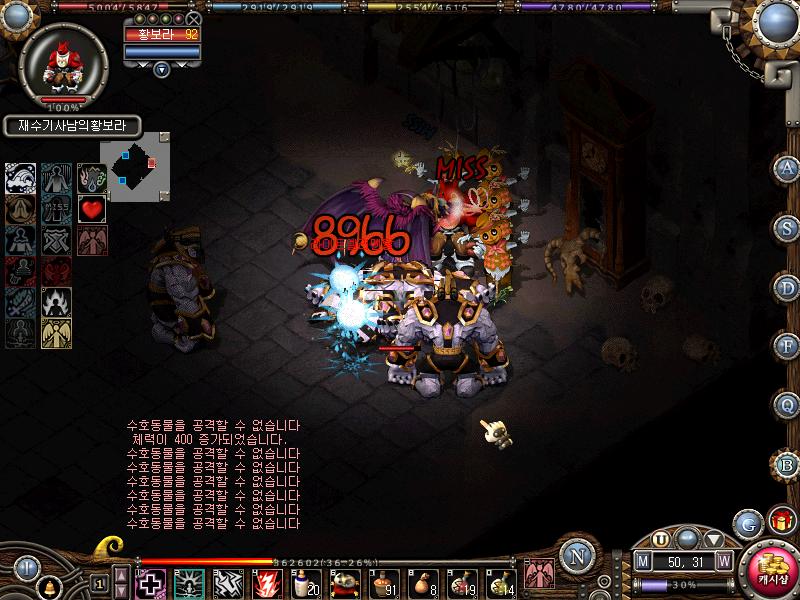Use the white bottle item with 20 count
Image resolution: width=800 pixels, height=600 pixels.
click(x=304, y=582)
